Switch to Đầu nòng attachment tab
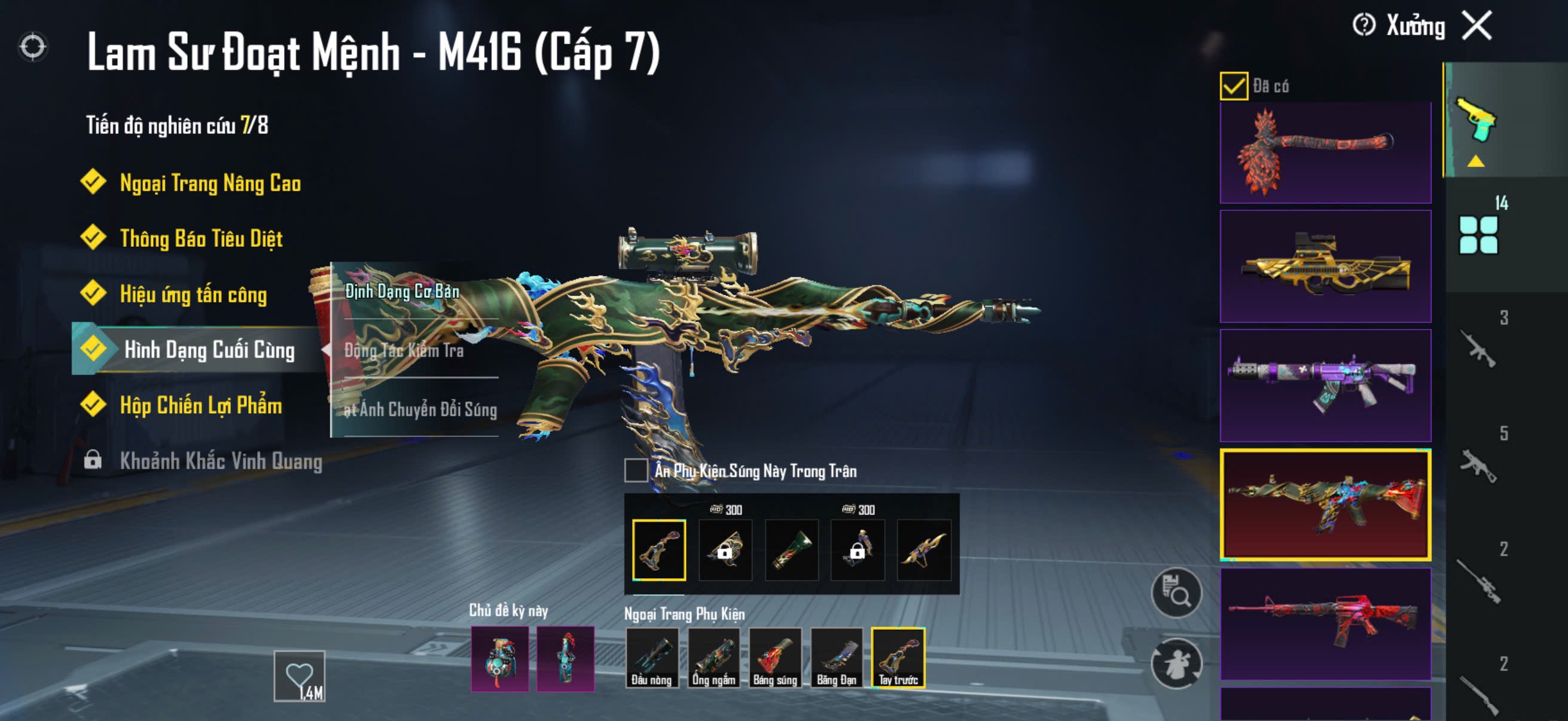Image resolution: width=1568 pixels, height=721 pixels. coord(651,658)
